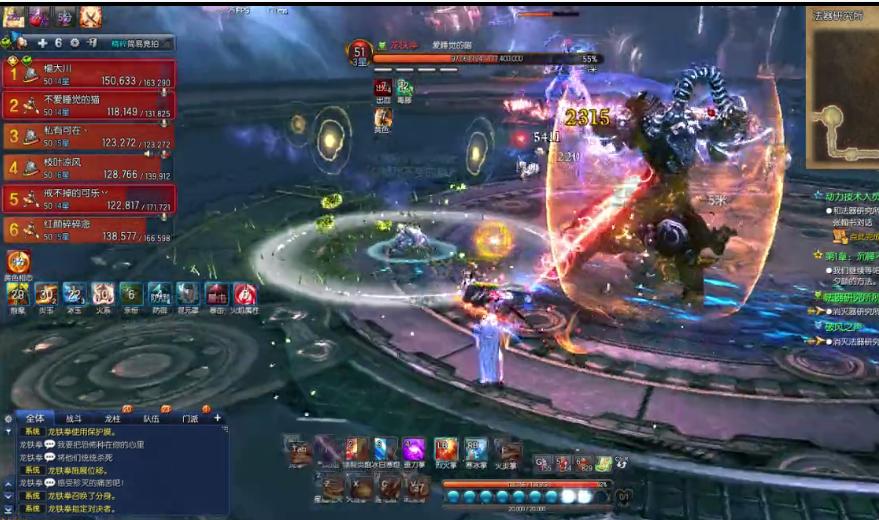Screen dimensions: 879x520
Task: Select party member 4 枝叶凉风
Action: tap(90, 167)
